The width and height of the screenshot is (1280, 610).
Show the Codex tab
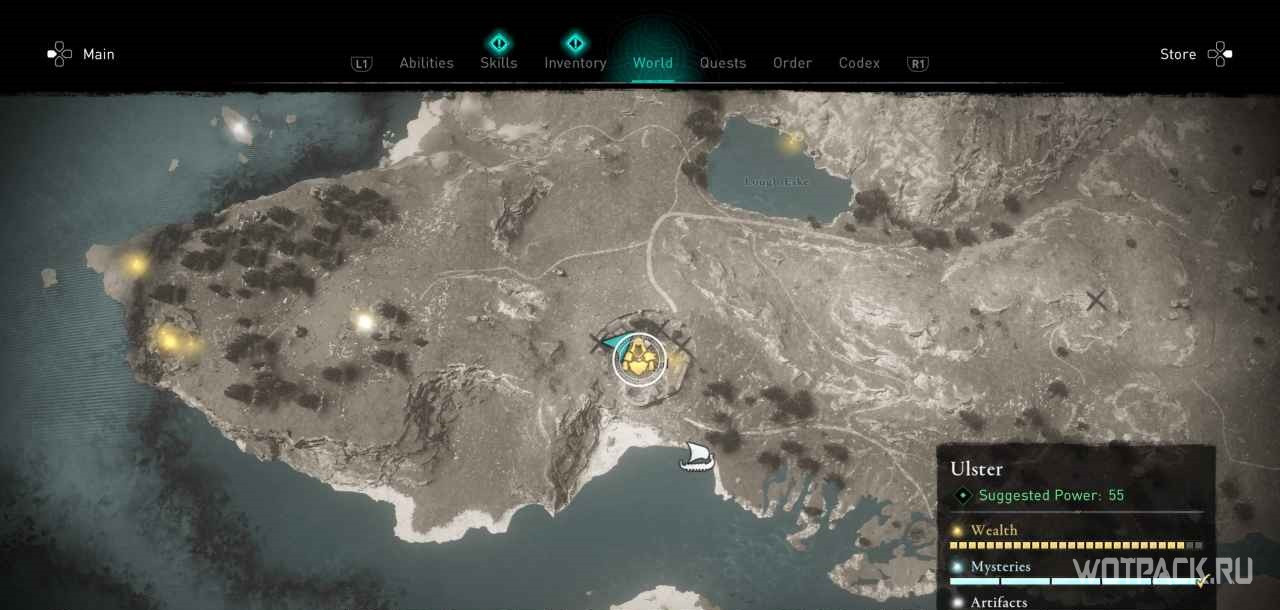859,63
